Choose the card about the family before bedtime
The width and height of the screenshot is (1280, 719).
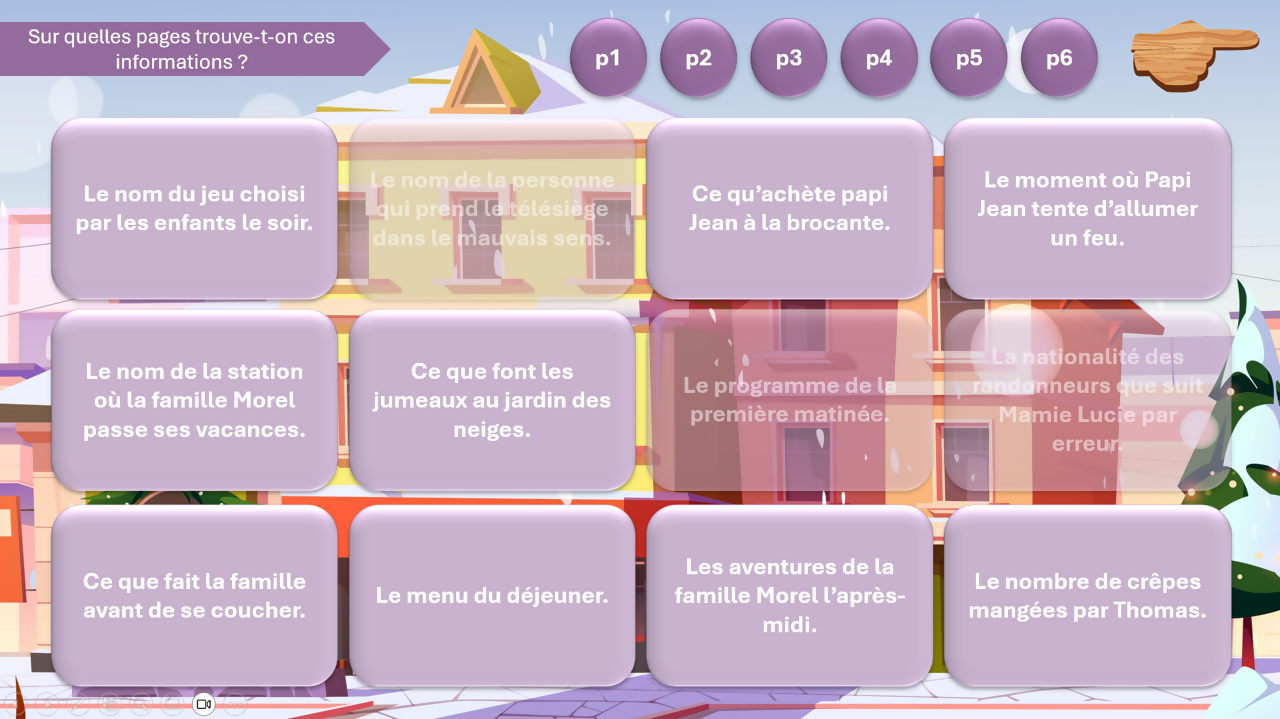[x=194, y=595]
